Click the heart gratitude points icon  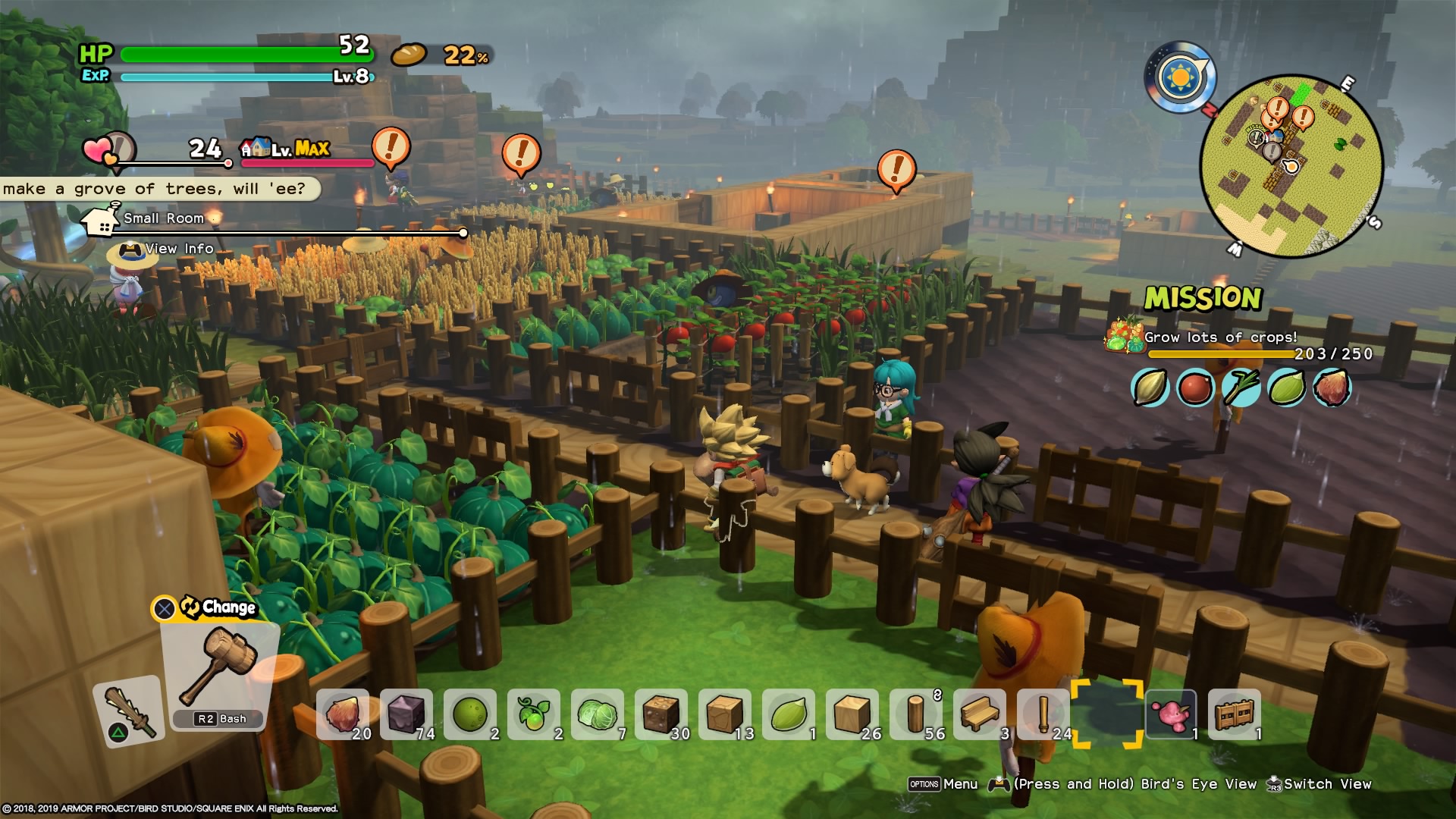[99, 150]
